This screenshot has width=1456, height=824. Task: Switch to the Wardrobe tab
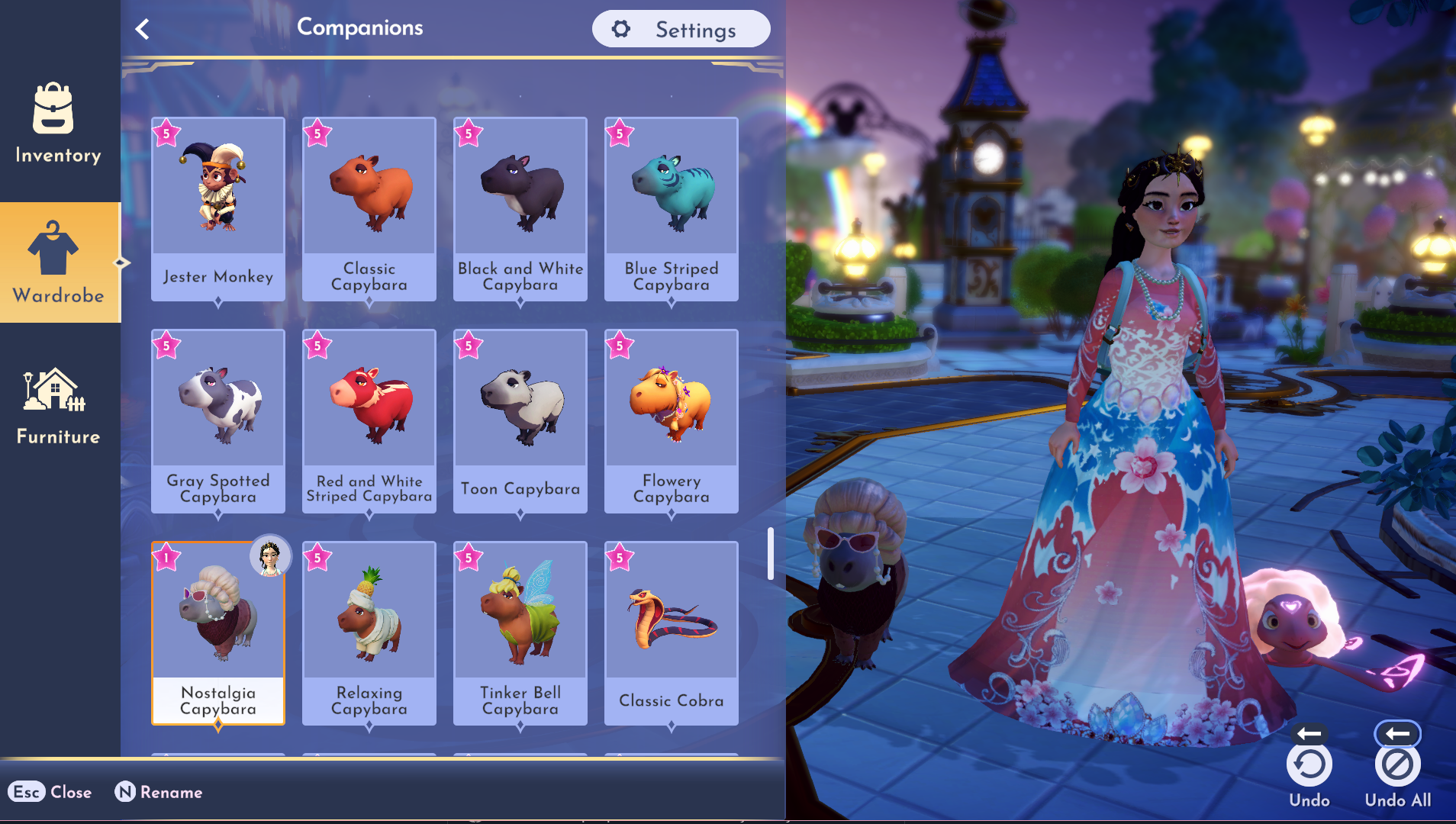58,262
